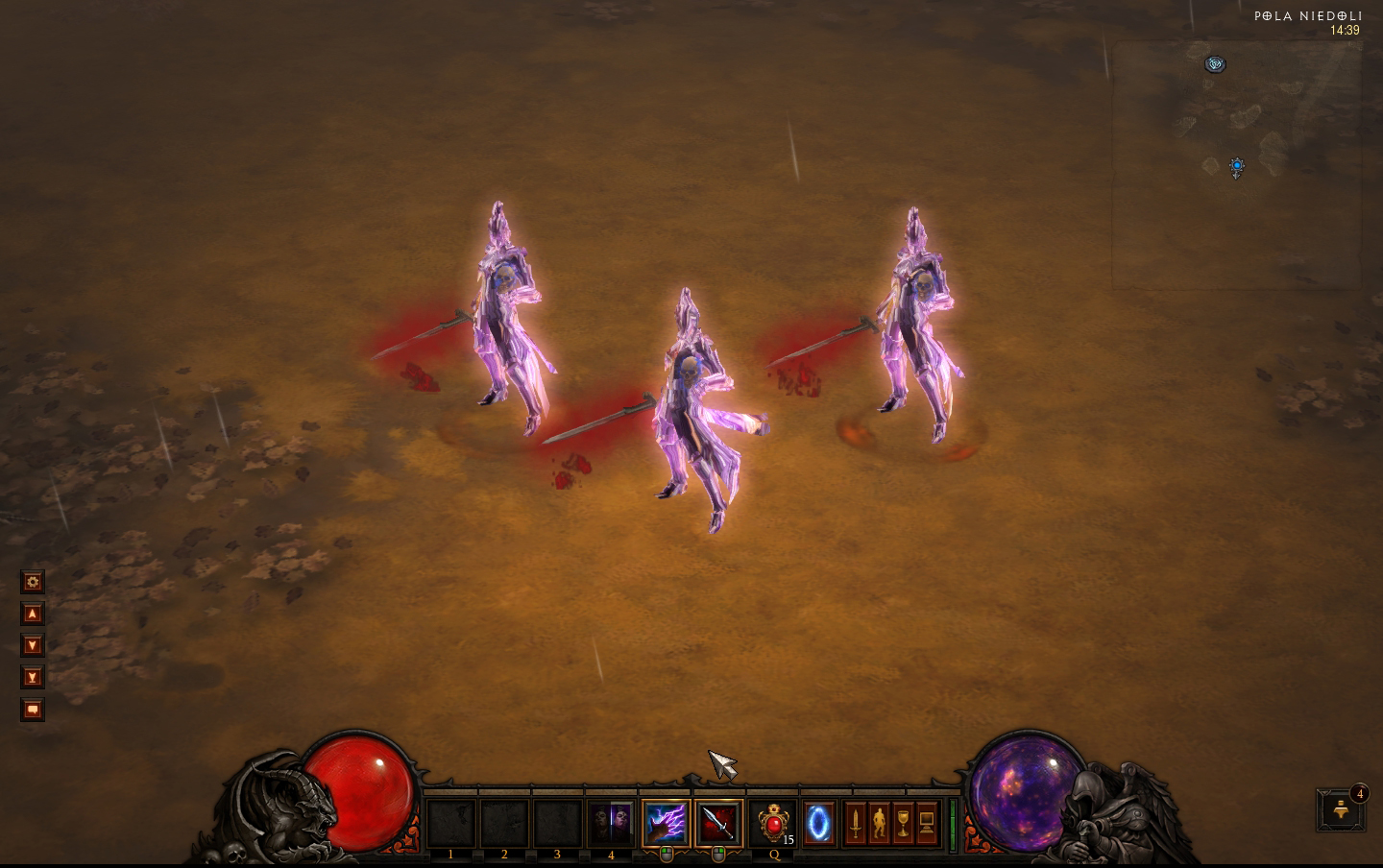Click the waypoint marker on the minimap
The image size is (1383, 868).
1215,64
